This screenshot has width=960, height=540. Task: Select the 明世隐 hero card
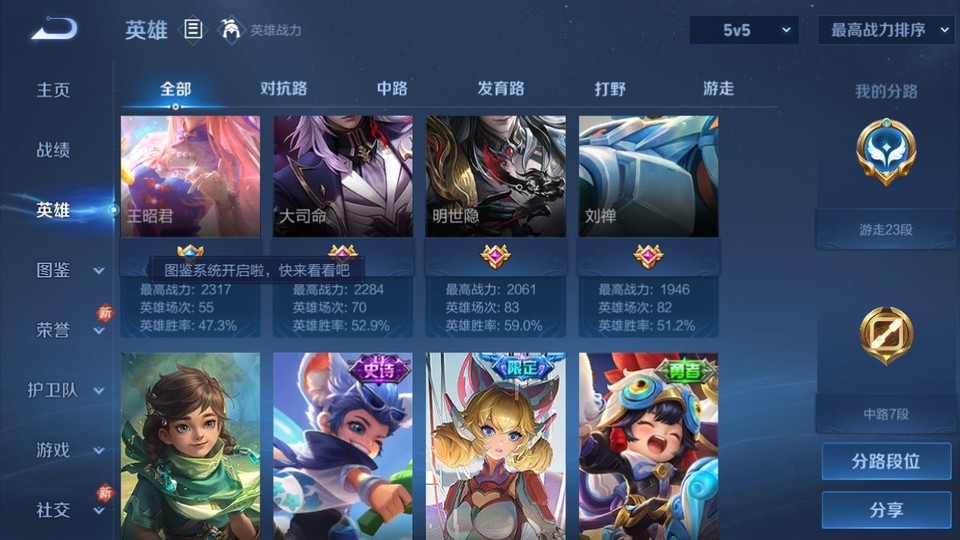496,177
